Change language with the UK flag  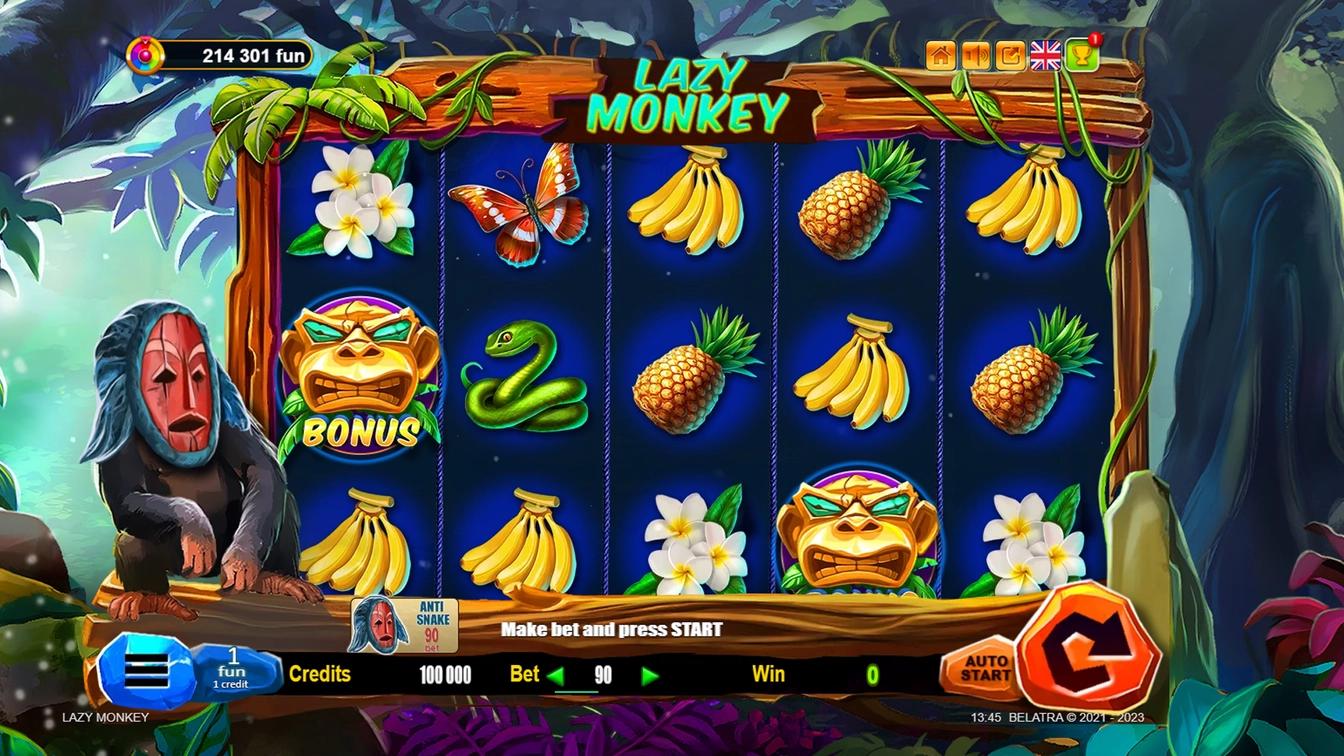(x=1046, y=56)
